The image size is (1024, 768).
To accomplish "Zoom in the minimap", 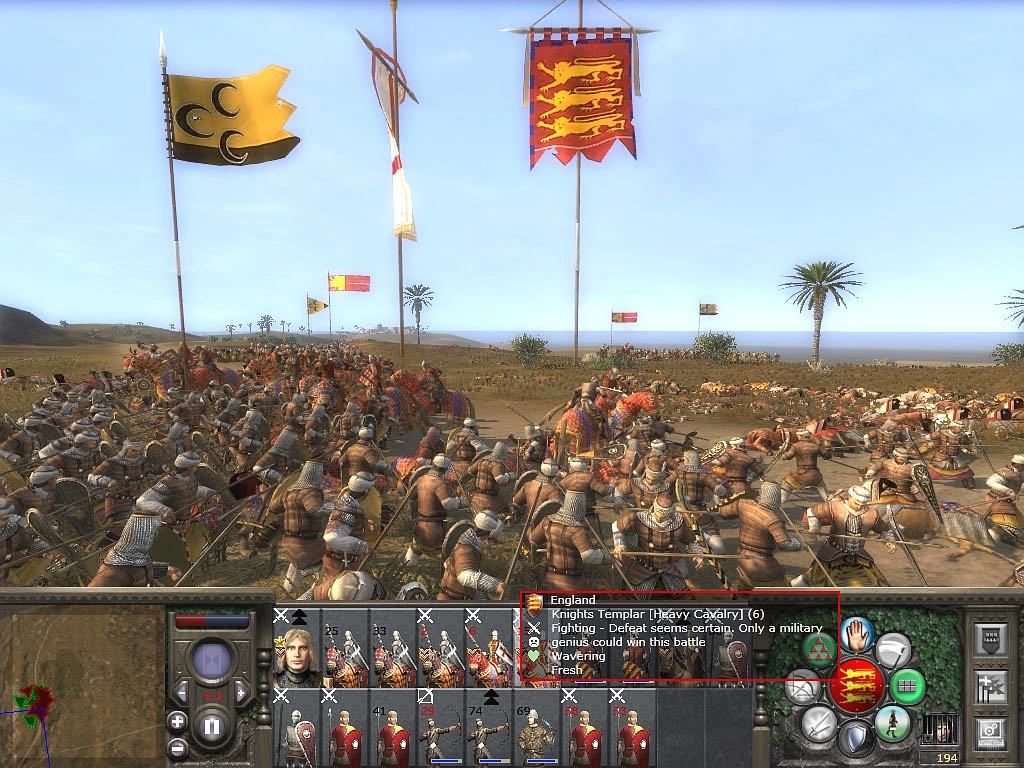I will pyautogui.click(x=177, y=720).
